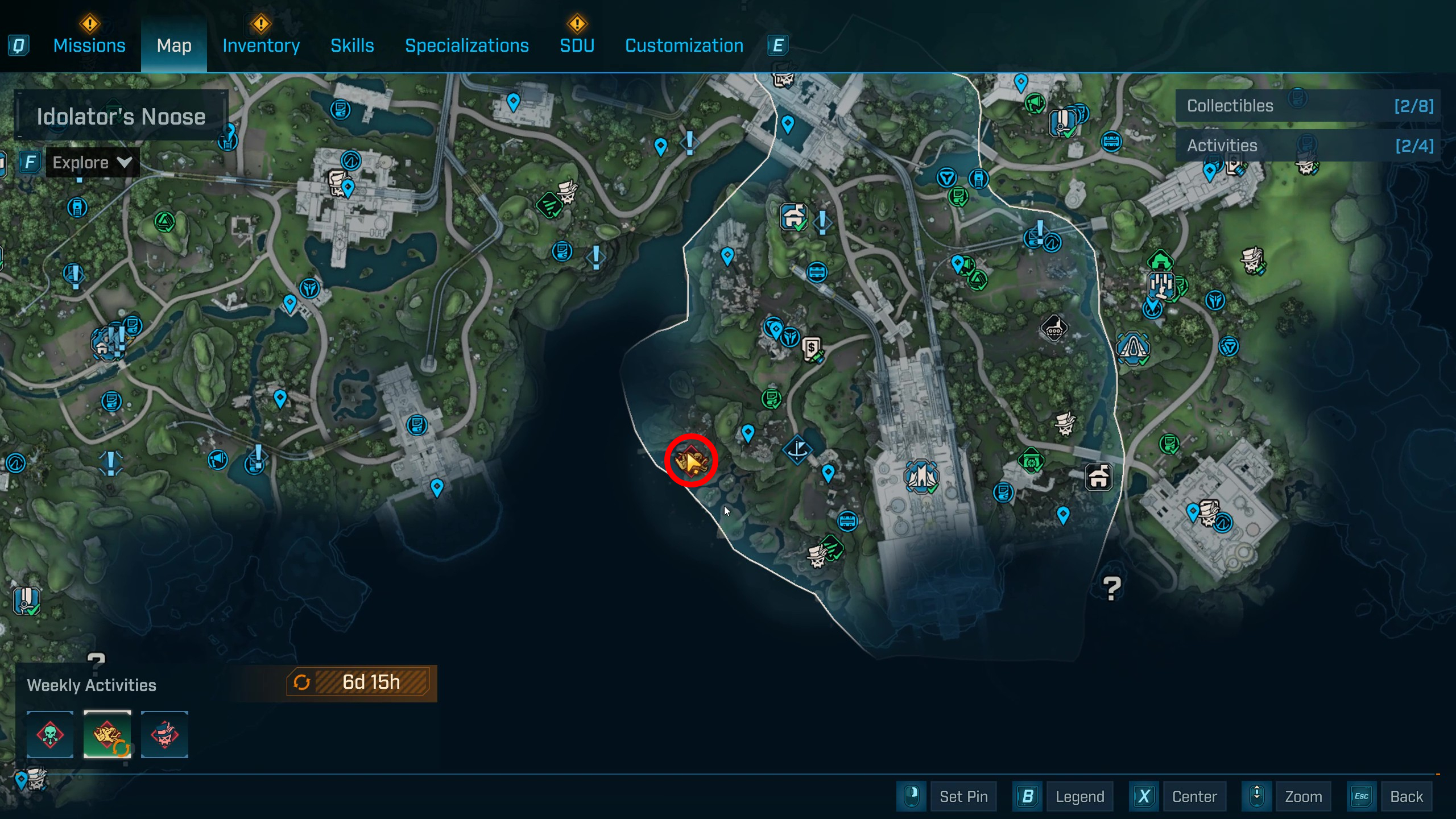
Task: Expand the Explore filter dropdown
Action: tap(92, 163)
